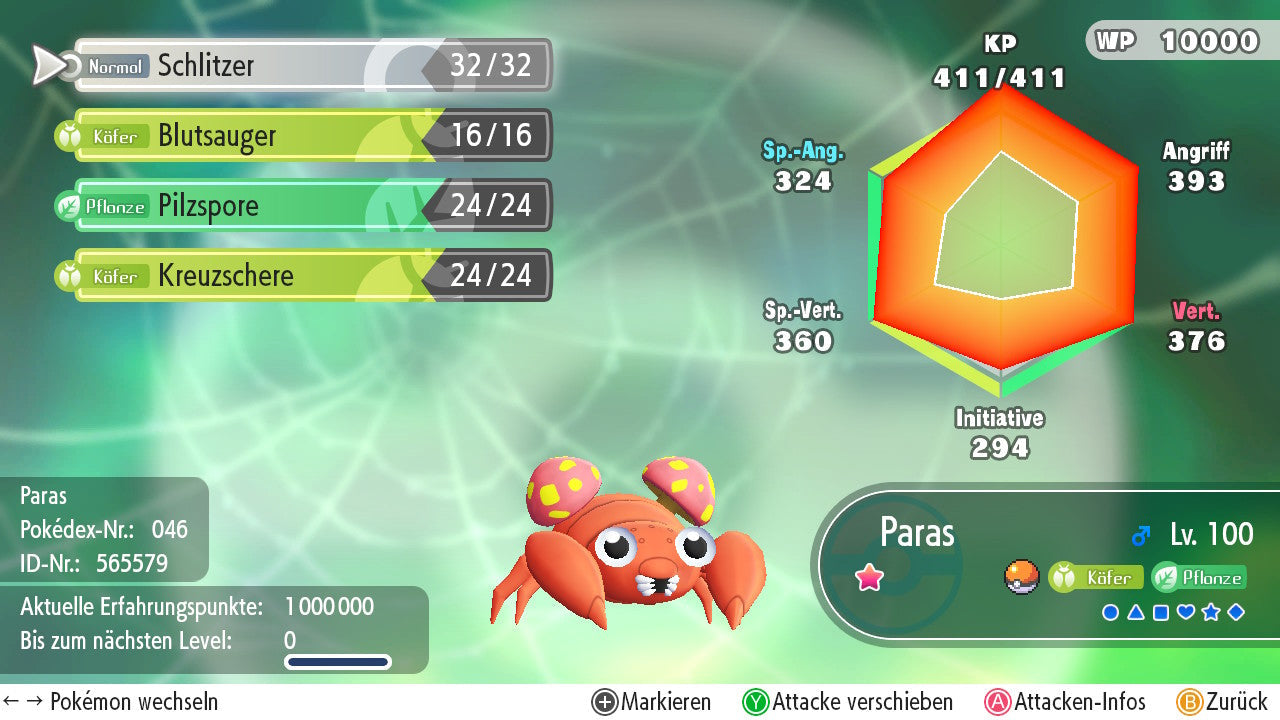This screenshot has height=720, width=1280.
Task: Open the Markieren option
Action: [652, 702]
